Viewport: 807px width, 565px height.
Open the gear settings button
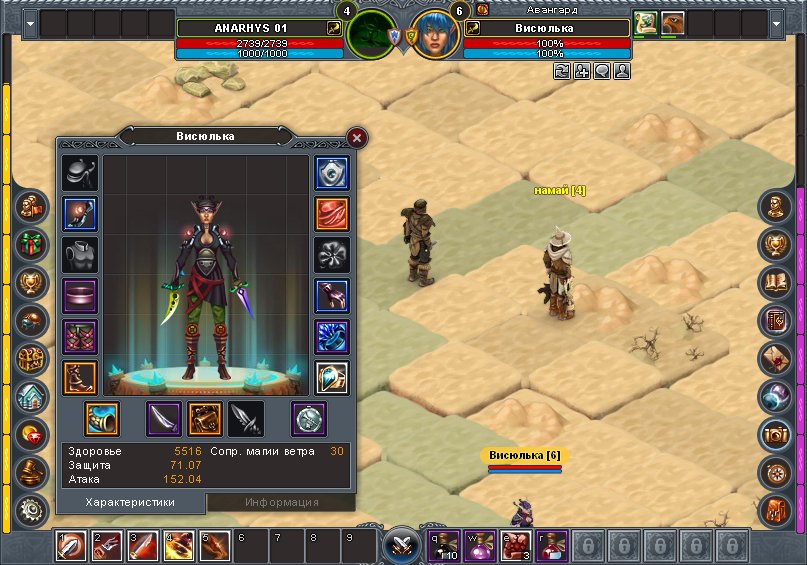(32, 510)
